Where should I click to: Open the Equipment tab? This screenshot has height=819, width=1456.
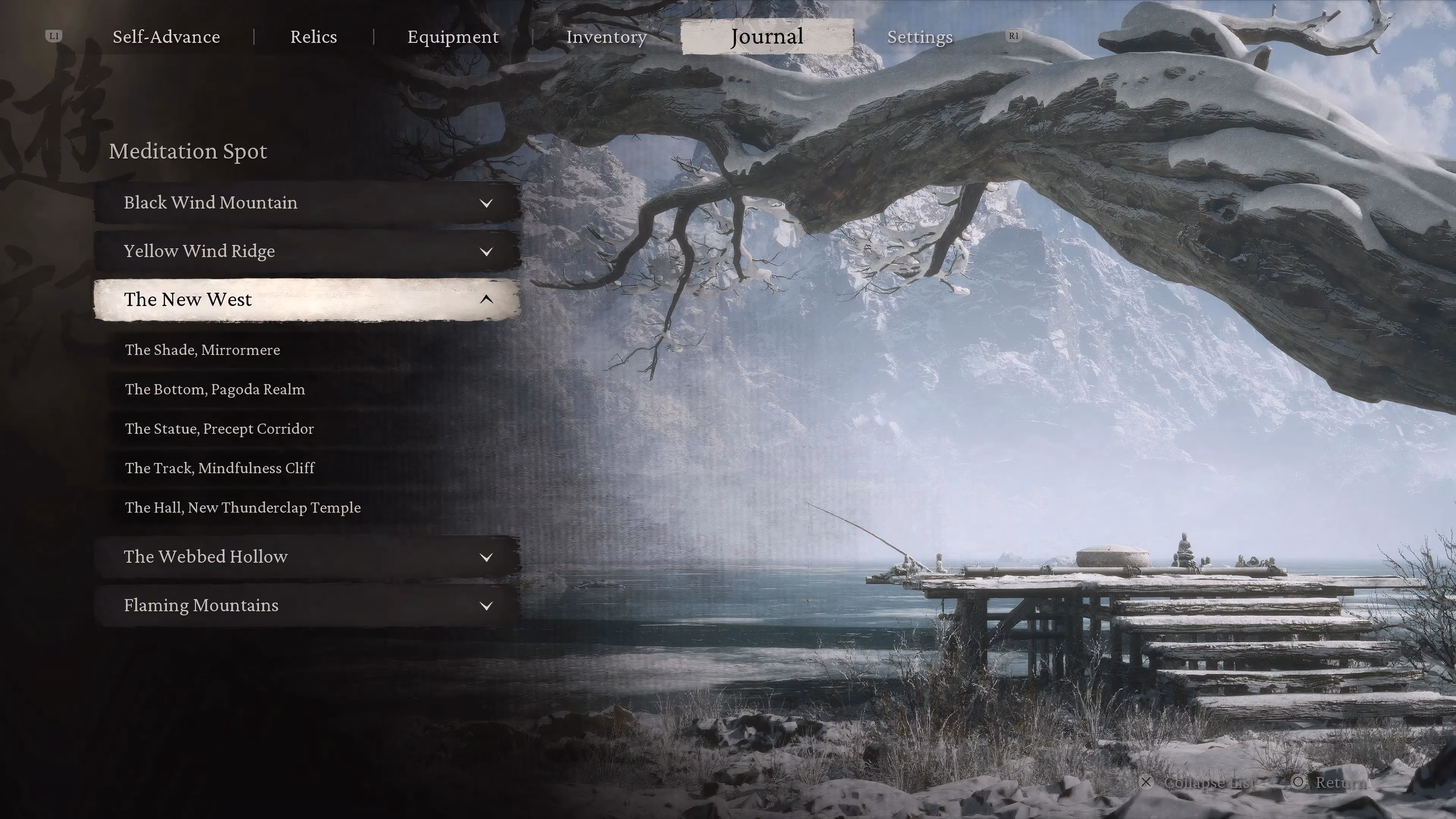(453, 36)
